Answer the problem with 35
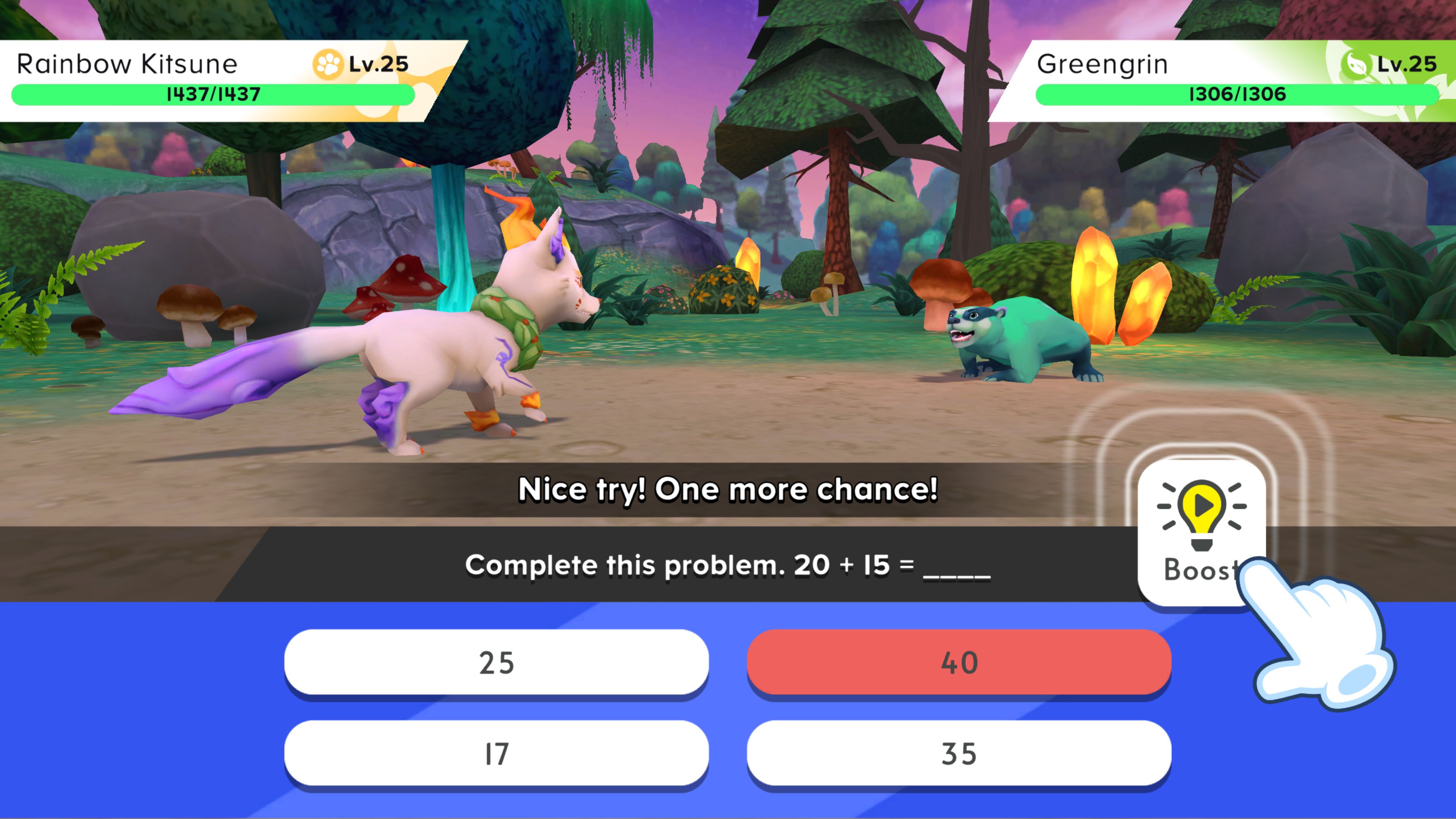The height and width of the screenshot is (819, 1456). [959, 753]
